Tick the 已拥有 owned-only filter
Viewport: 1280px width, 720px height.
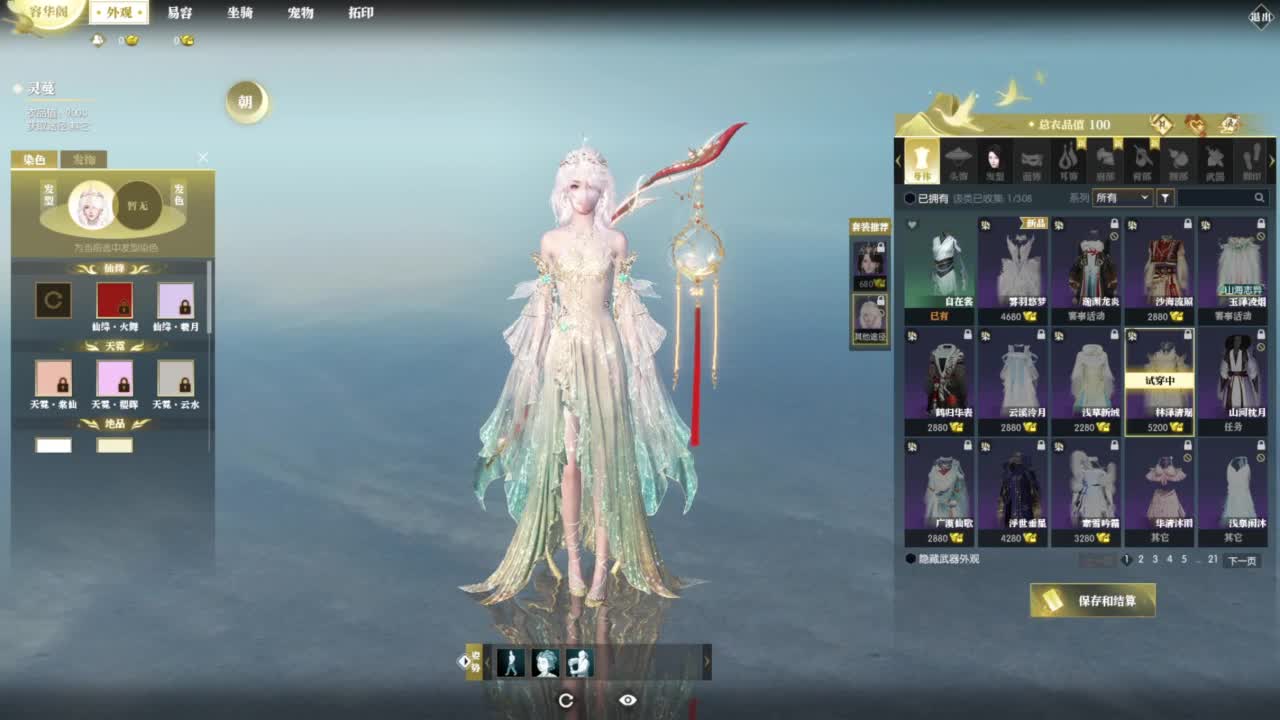pos(910,198)
